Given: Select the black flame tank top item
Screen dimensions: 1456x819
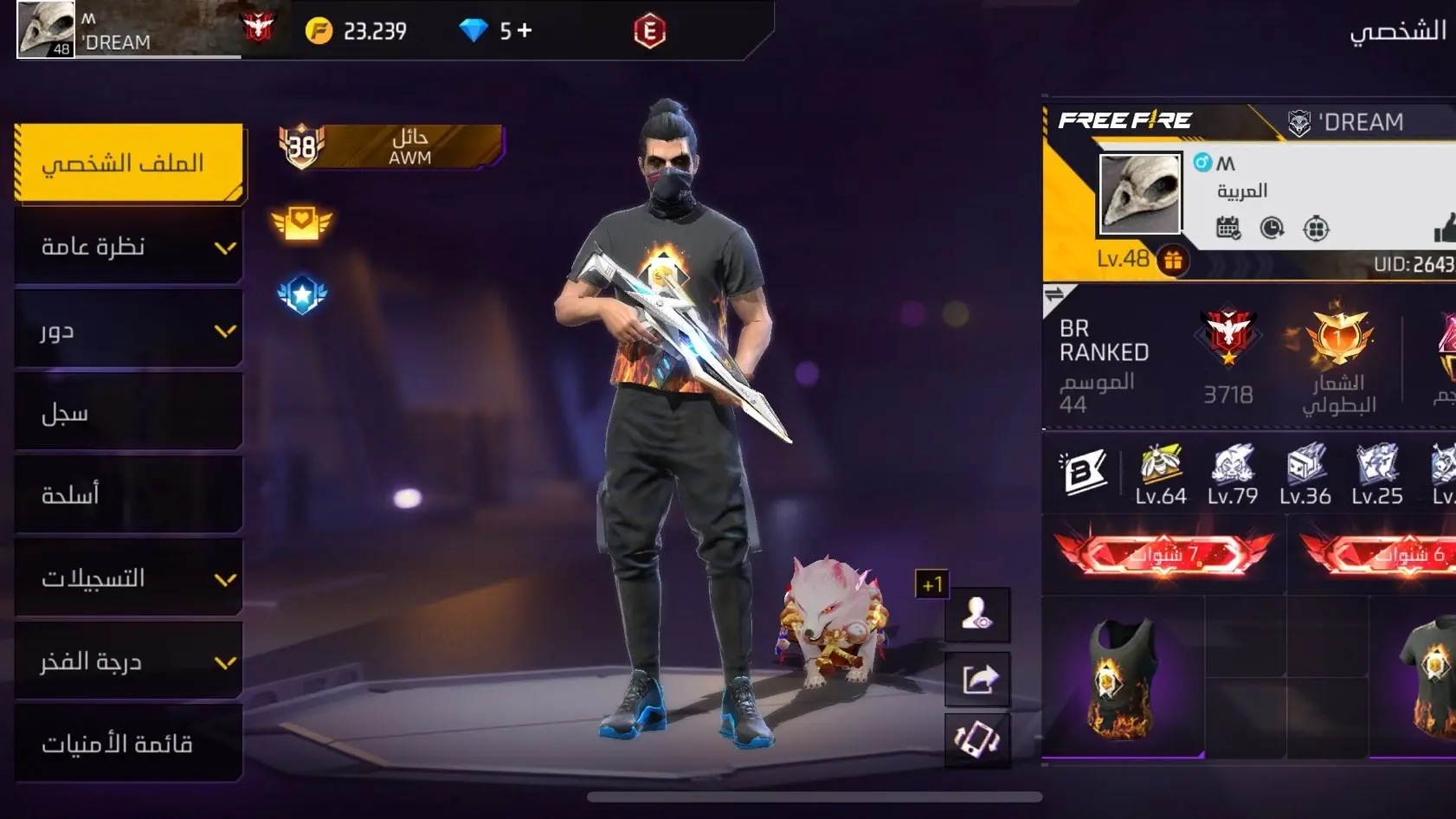Looking at the screenshot, I should [x=1123, y=678].
